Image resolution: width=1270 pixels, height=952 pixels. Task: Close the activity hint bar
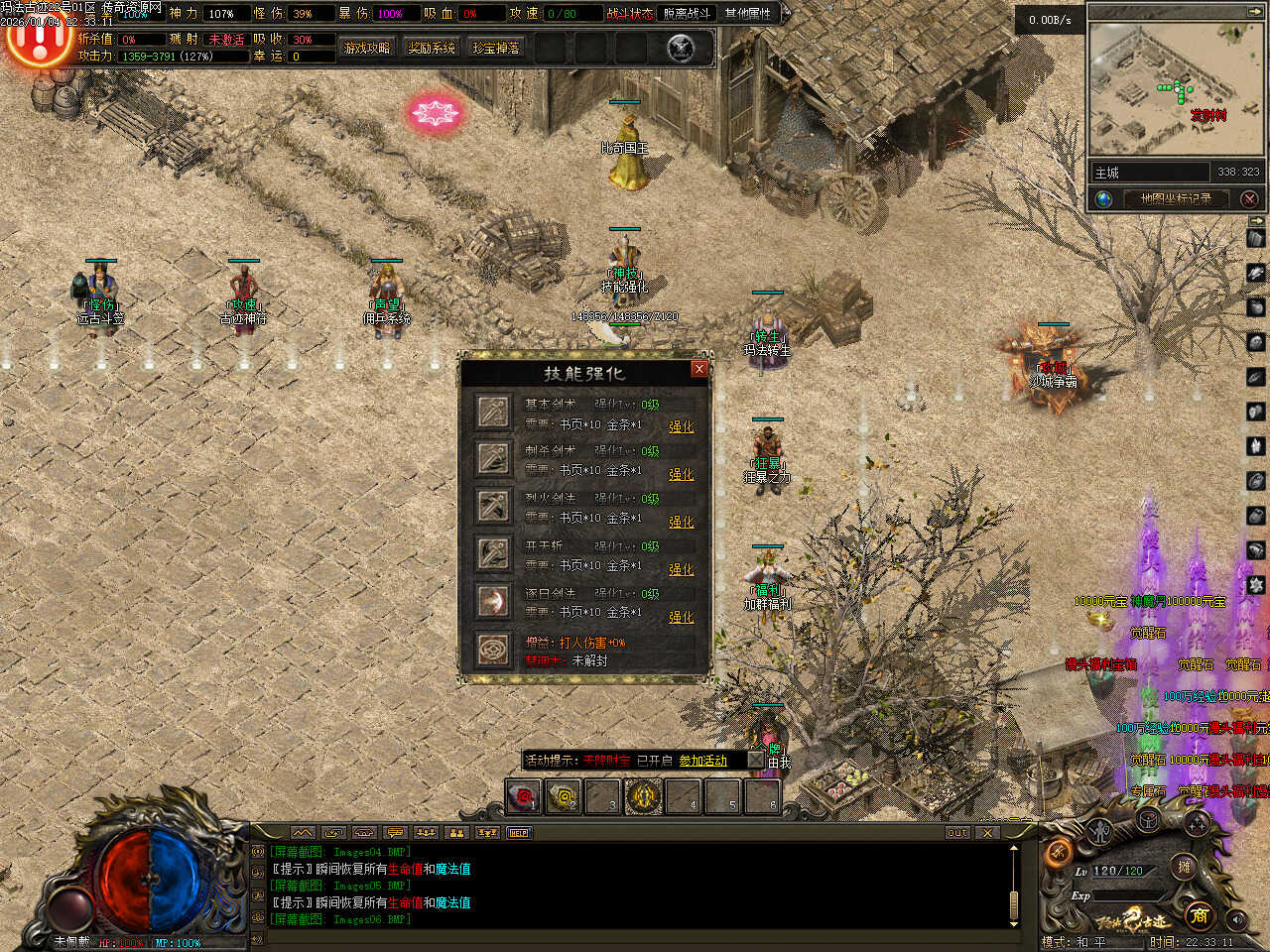pos(756,761)
